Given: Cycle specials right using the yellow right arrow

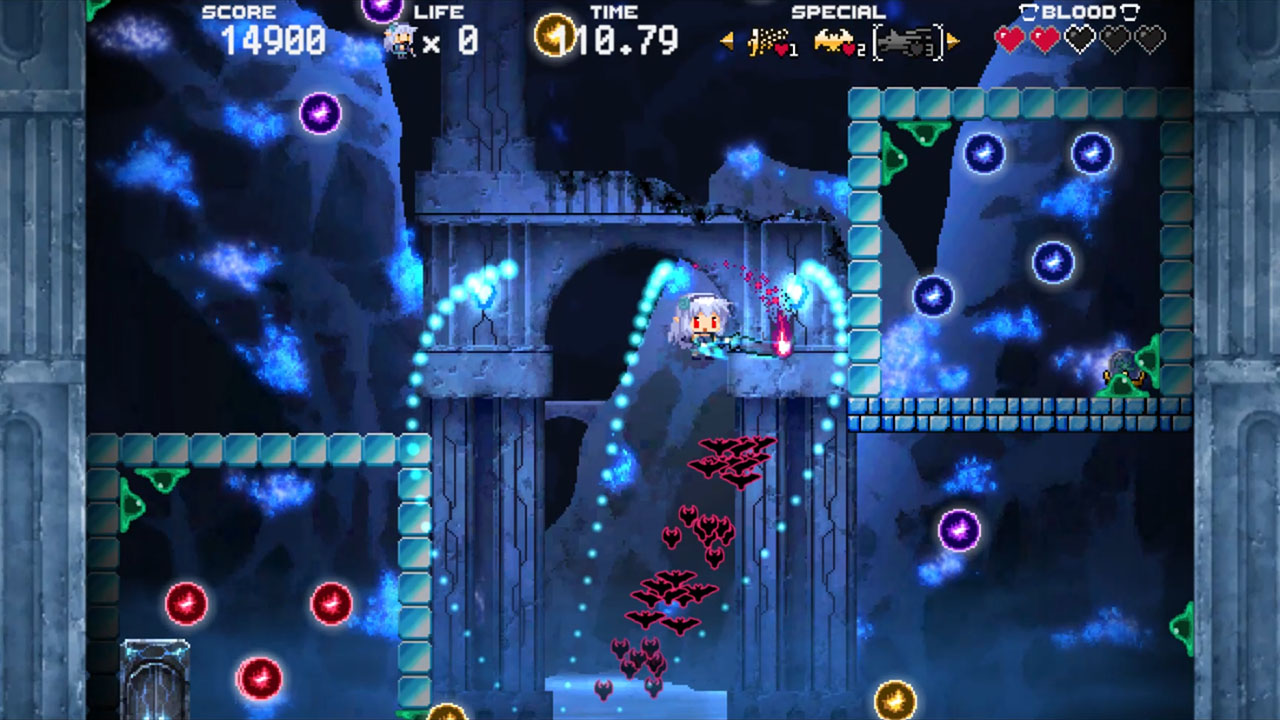Looking at the screenshot, I should 952,40.
